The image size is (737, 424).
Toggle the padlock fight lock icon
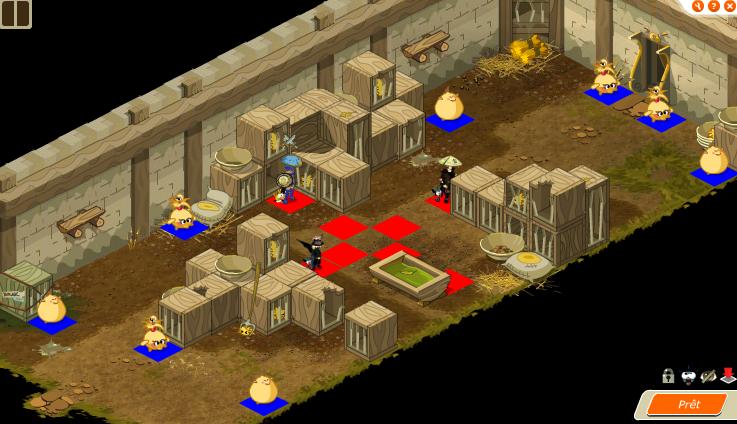pos(668,376)
